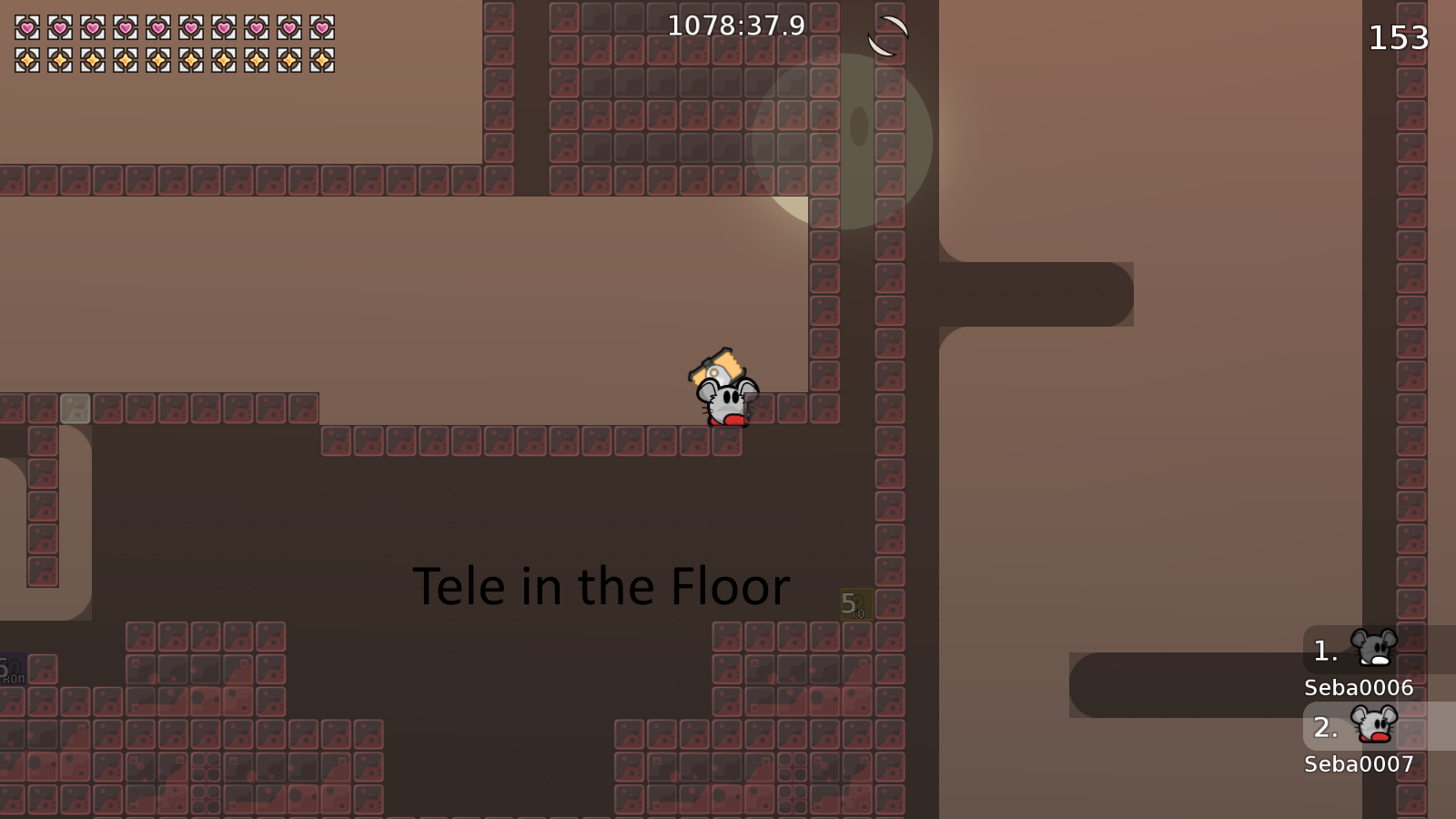The height and width of the screenshot is (819, 1456).
Task: Select the Seba0006 leaderboard row
Action: point(1358,689)
